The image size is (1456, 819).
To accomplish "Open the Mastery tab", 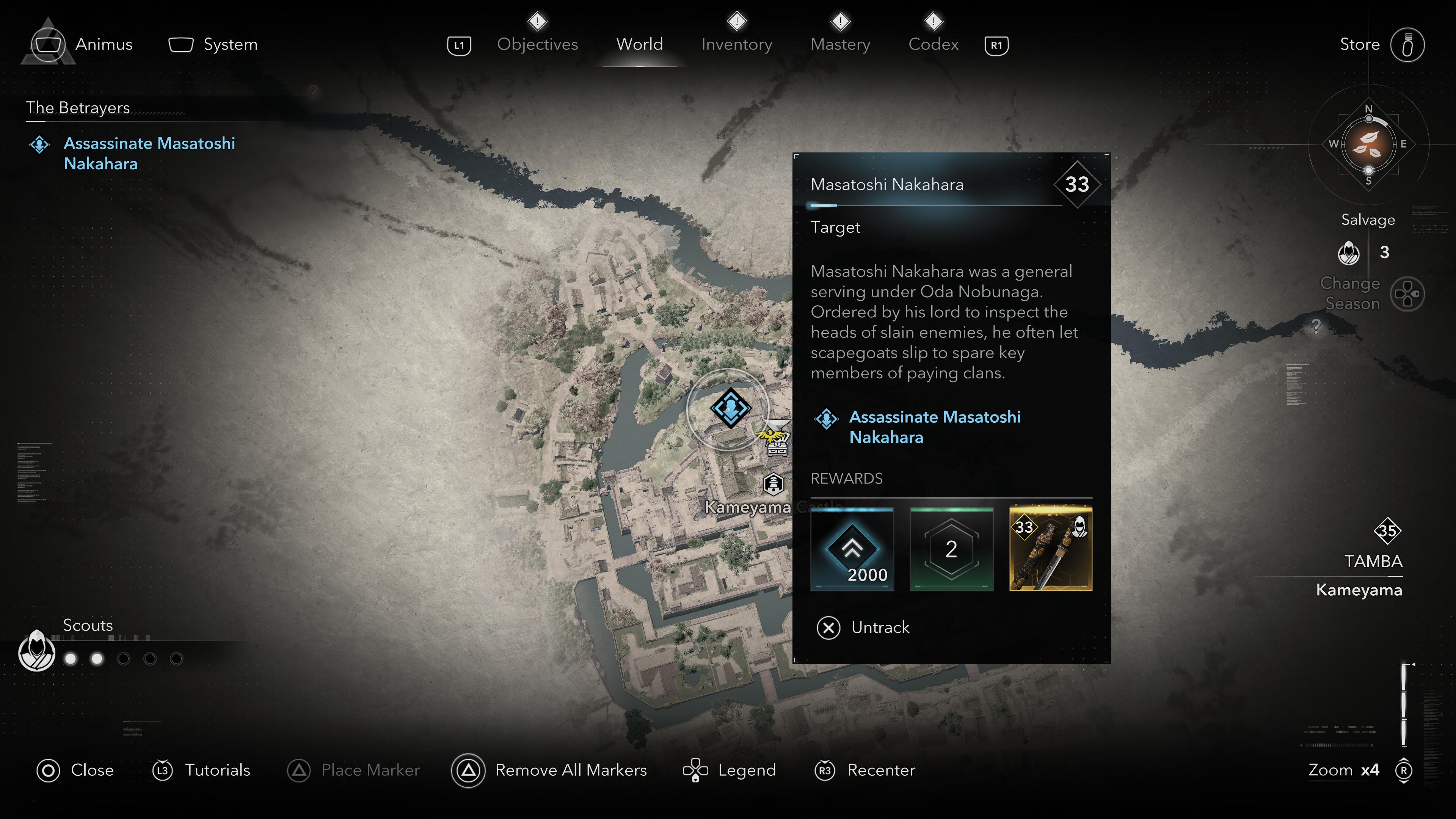I will [840, 44].
